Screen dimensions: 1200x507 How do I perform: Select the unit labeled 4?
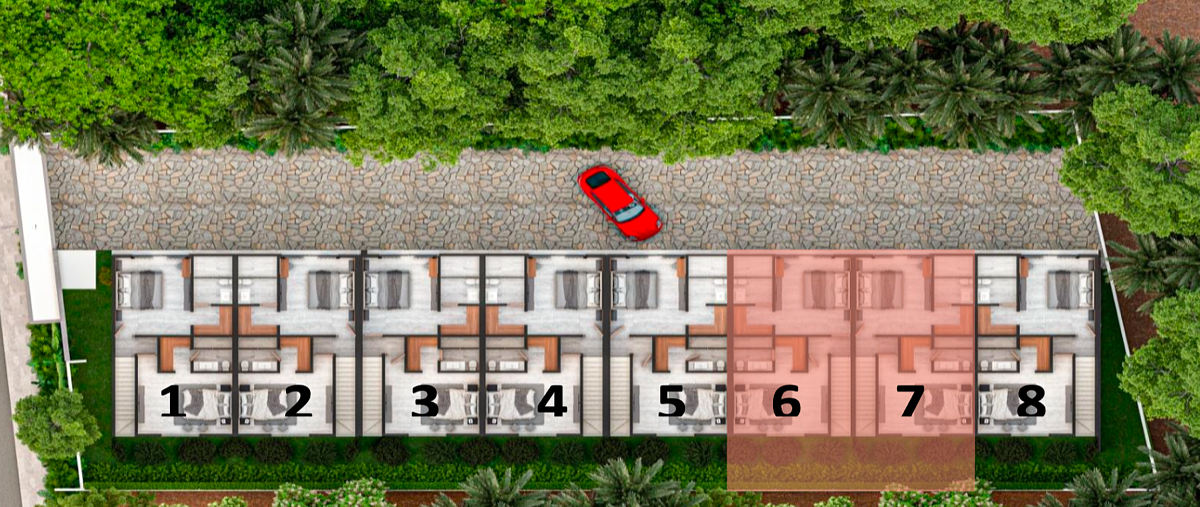[x=551, y=402]
